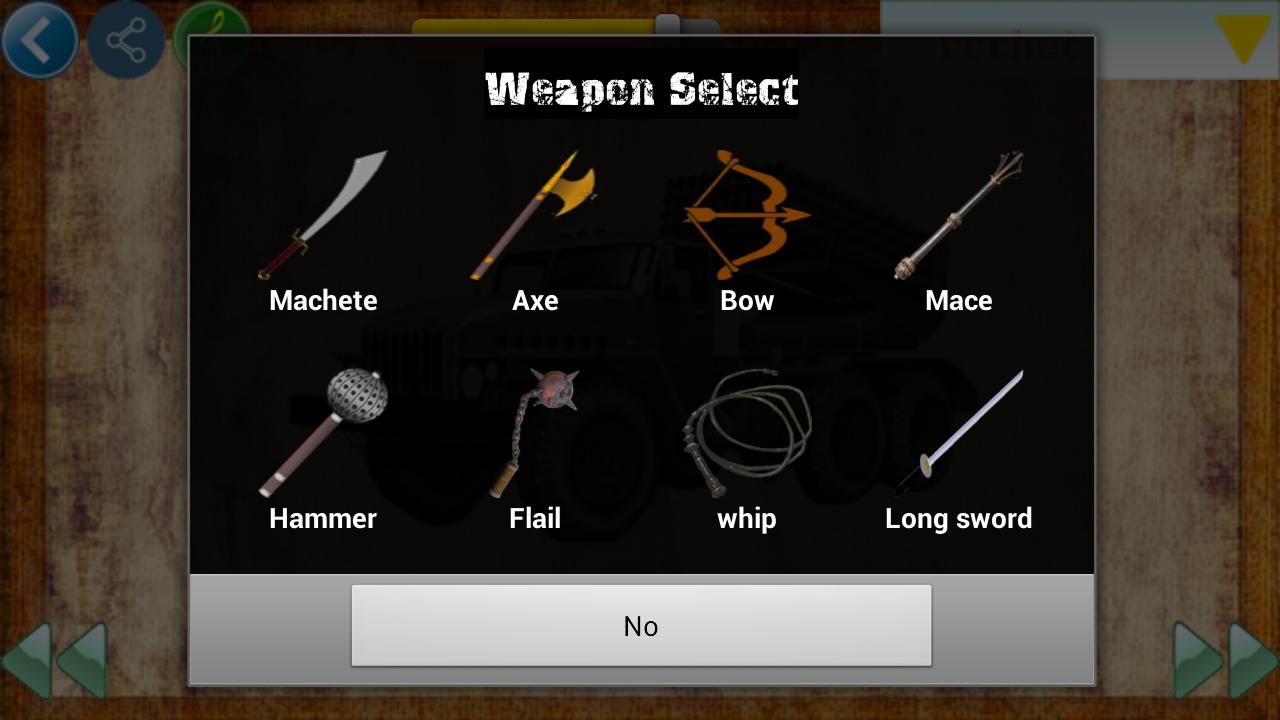Tap the Long sword label text
1280x720 pixels.
[x=959, y=518]
